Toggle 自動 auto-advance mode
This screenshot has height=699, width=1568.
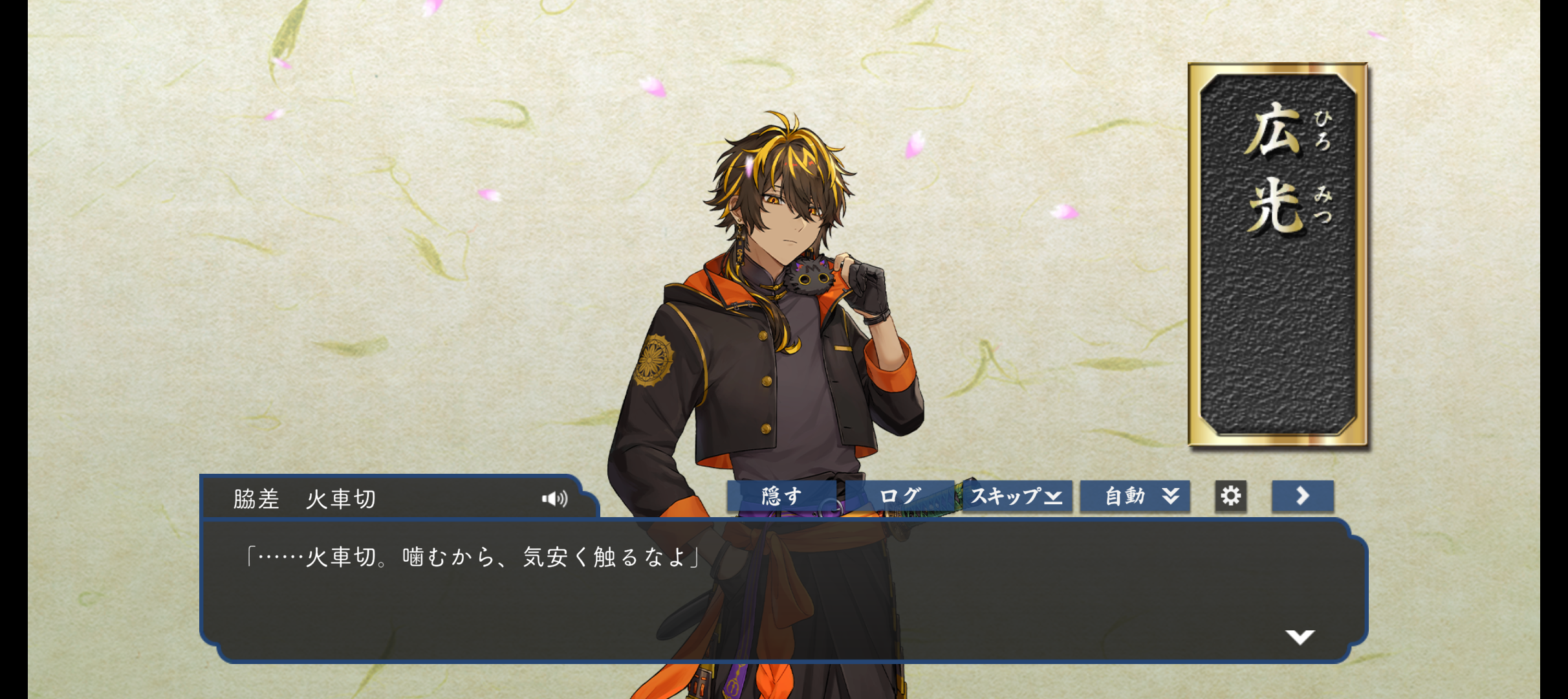[x=1135, y=496]
